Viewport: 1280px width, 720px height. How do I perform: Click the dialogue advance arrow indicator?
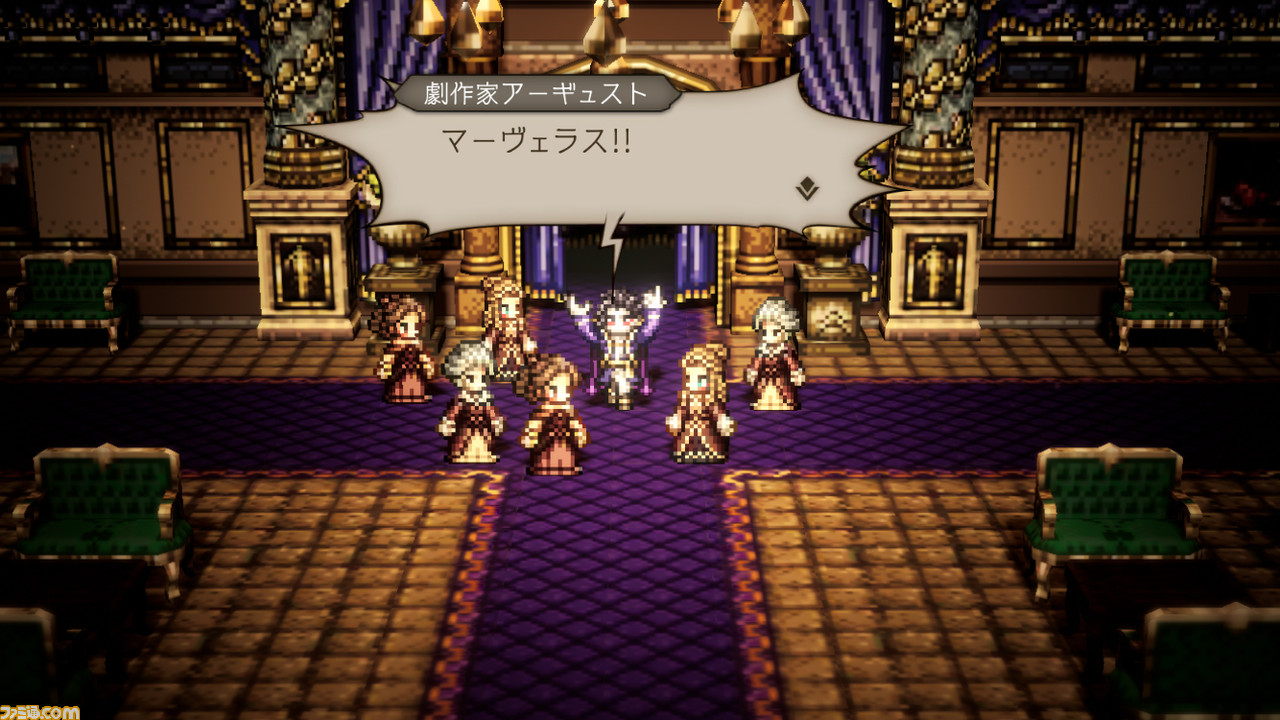pyautogui.click(x=807, y=186)
